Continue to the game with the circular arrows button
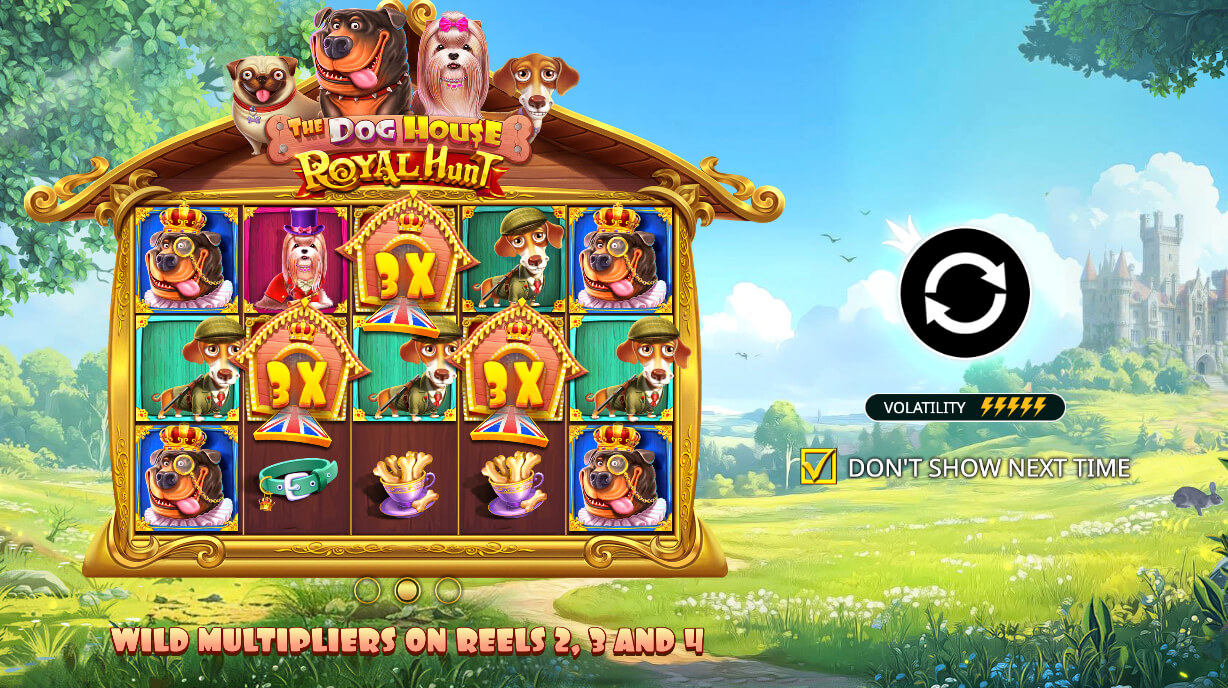1228x688 pixels. 964,293
